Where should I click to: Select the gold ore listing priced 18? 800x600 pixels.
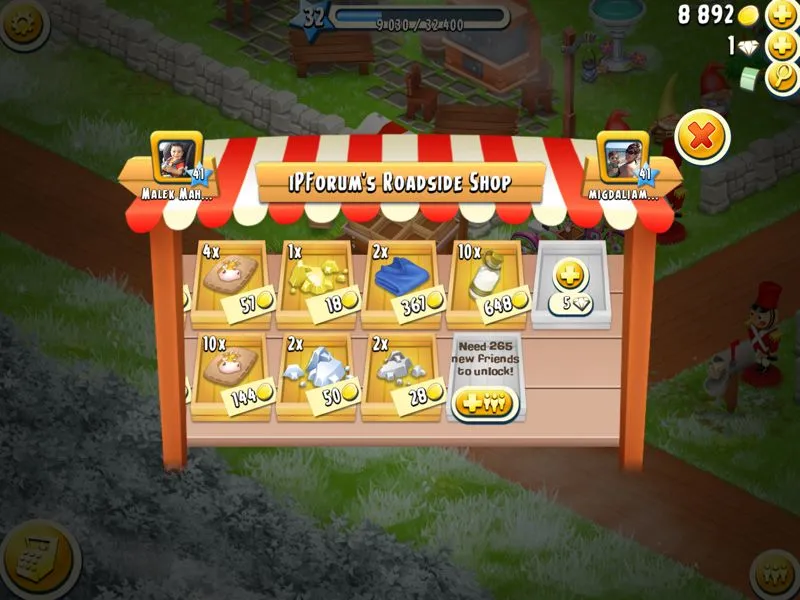(316, 283)
